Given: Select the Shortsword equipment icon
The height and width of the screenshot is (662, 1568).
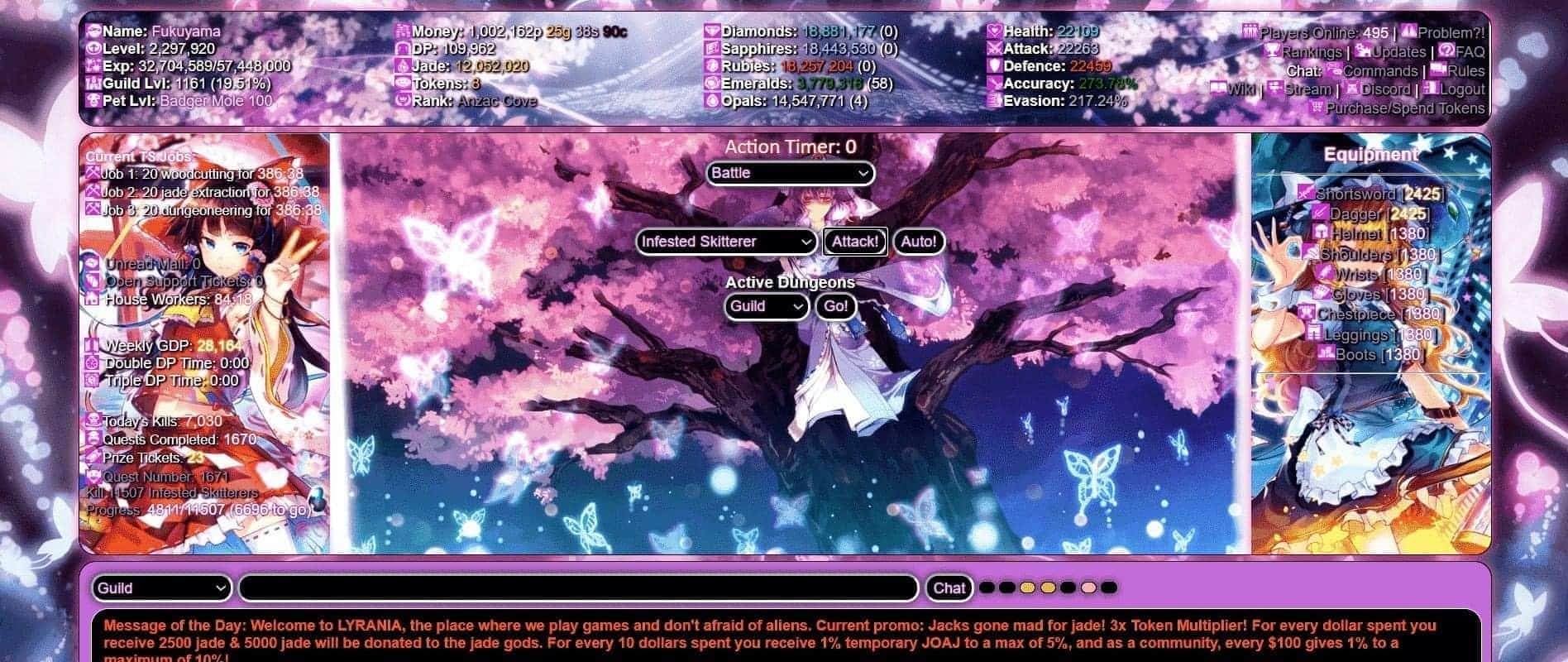Looking at the screenshot, I should coord(1306,193).
